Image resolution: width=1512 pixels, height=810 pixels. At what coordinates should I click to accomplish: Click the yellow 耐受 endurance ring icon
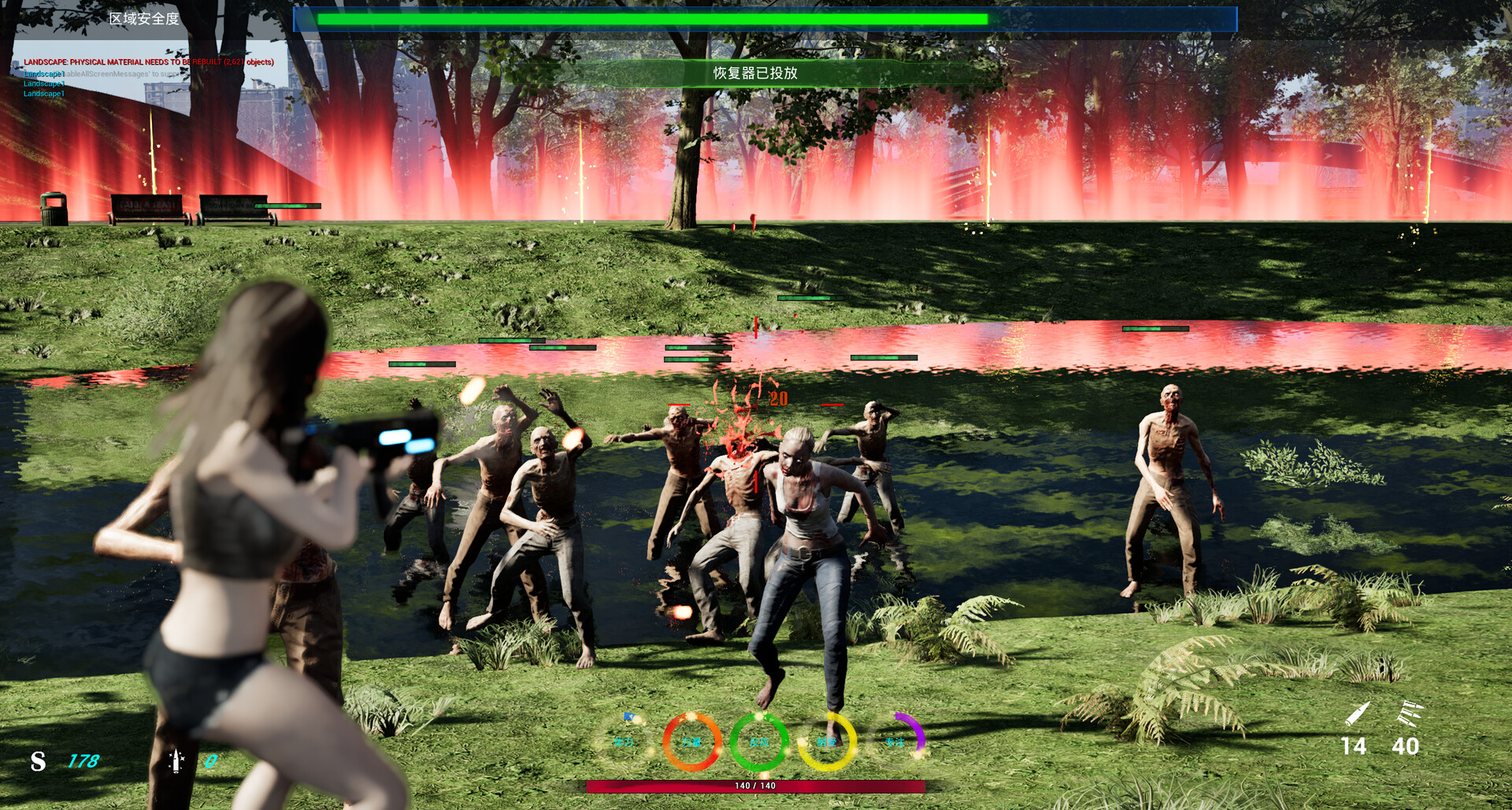click(825, 740)
